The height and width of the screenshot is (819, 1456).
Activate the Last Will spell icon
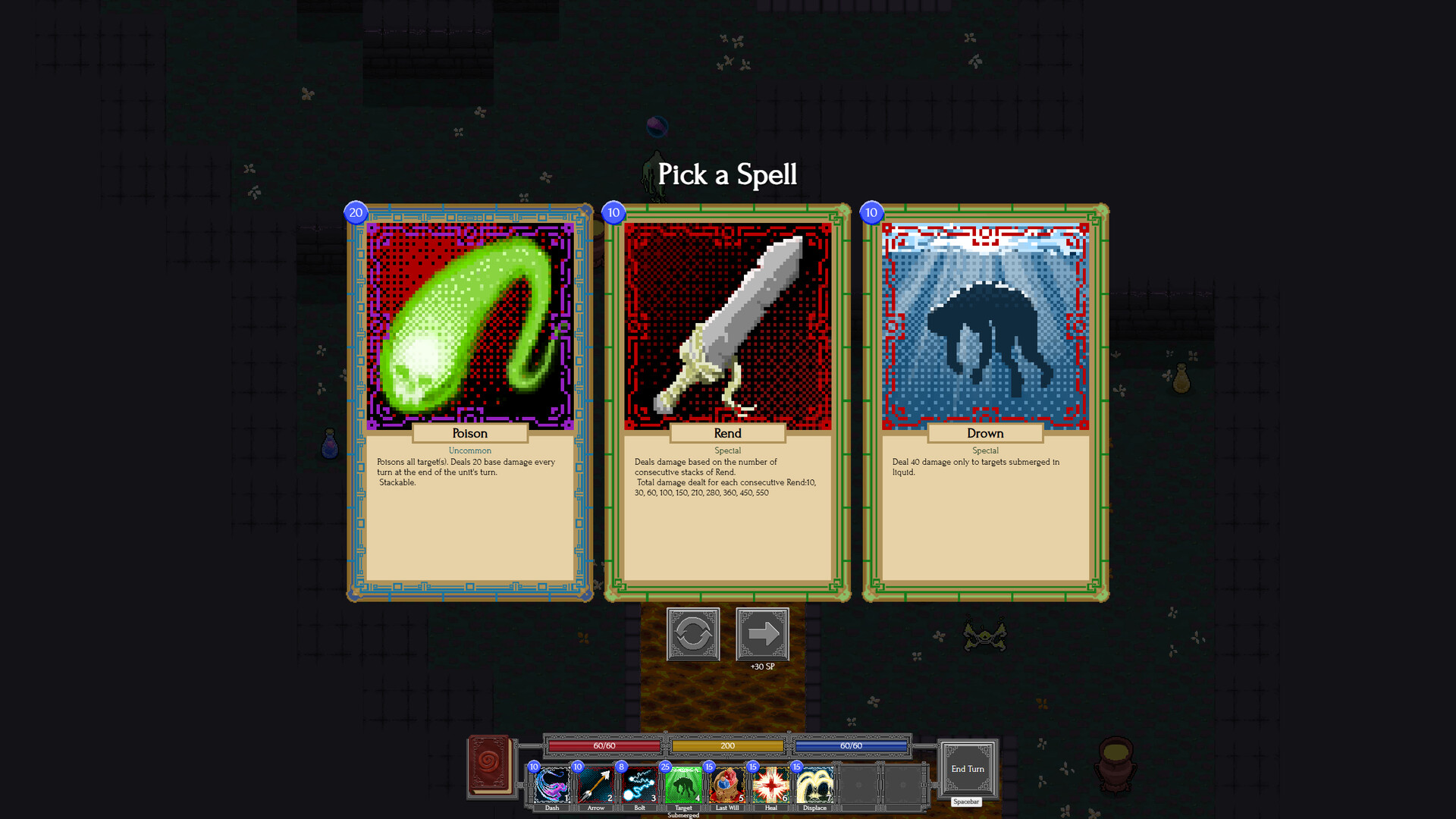tap(727, 786)
